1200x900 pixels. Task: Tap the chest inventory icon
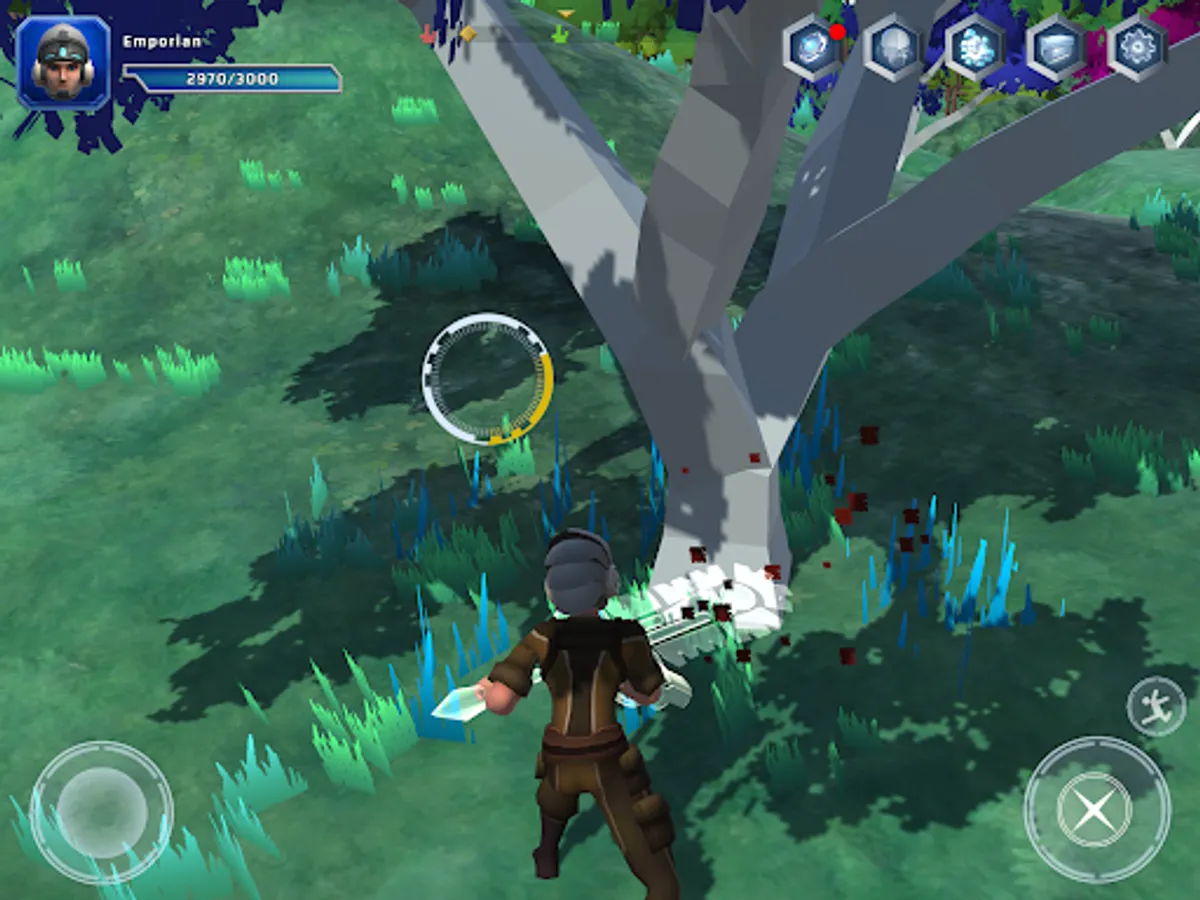(x=1058, y=48)
